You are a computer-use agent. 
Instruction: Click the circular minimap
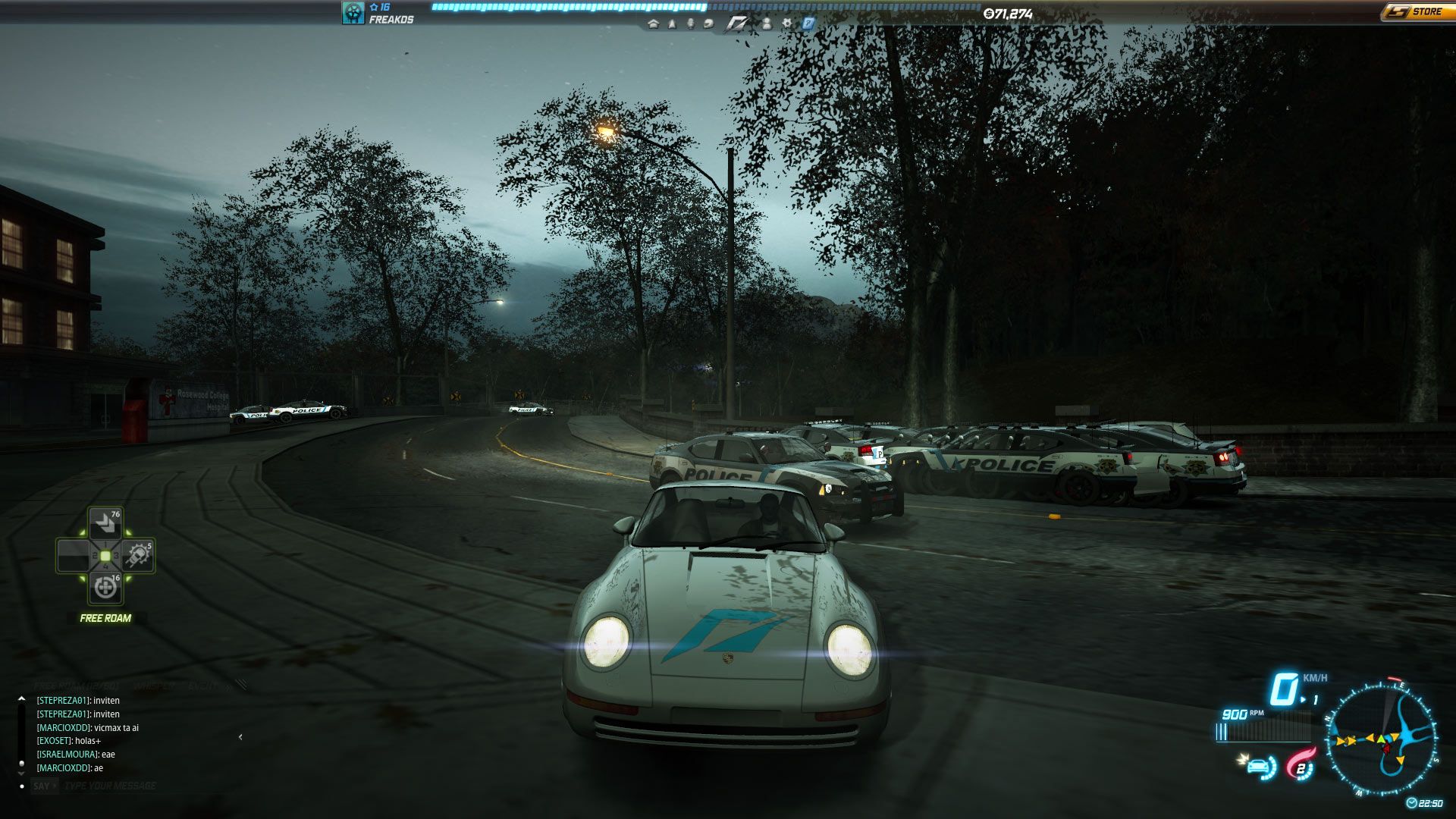[x=1382, y=739]
